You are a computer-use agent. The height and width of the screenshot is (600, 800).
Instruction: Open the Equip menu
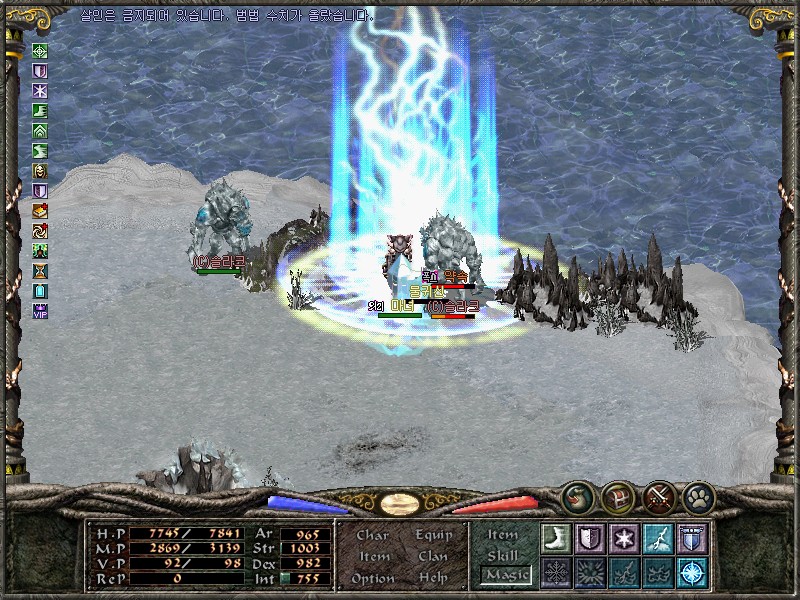434,535
